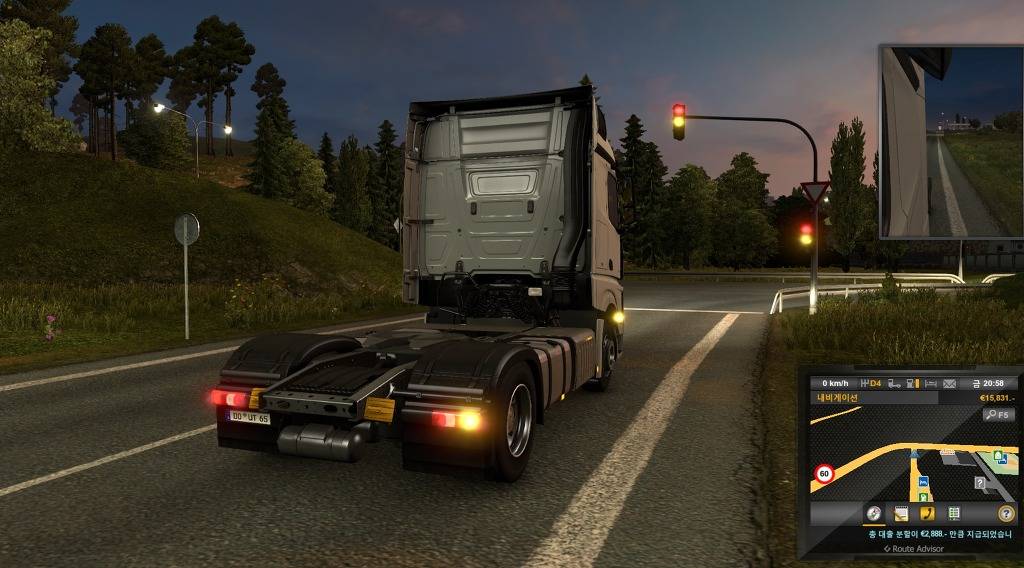Select the yellow phone tab

click(x=927, y=513)
